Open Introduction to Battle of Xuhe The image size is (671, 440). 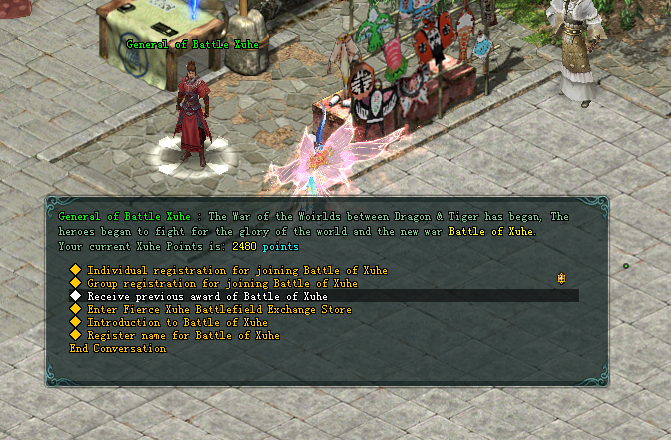point(177,323)
